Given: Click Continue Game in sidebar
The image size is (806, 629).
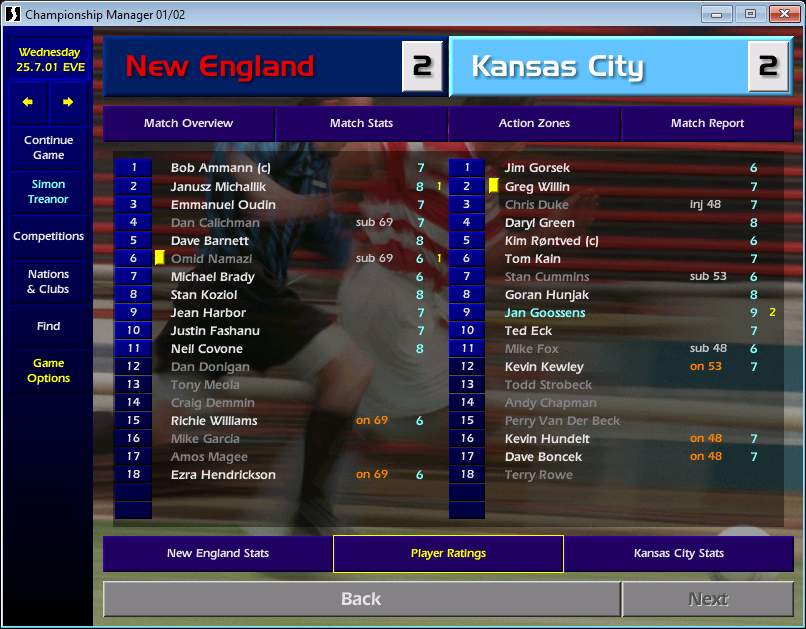Looking at the screenshot, I should pos(48,148).
